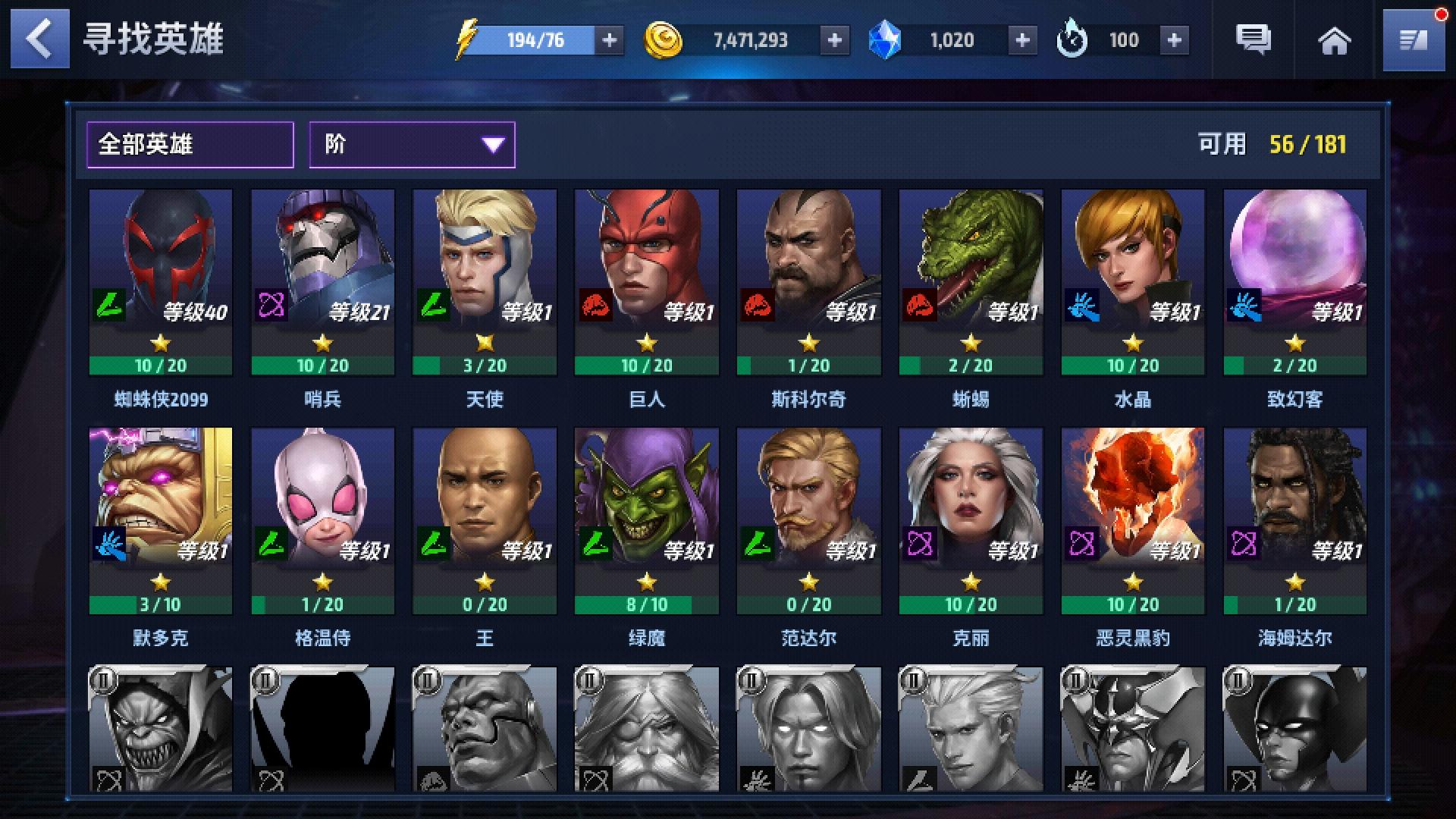
Task: Select the 格温侍 hero card
Action: point(323,521)
